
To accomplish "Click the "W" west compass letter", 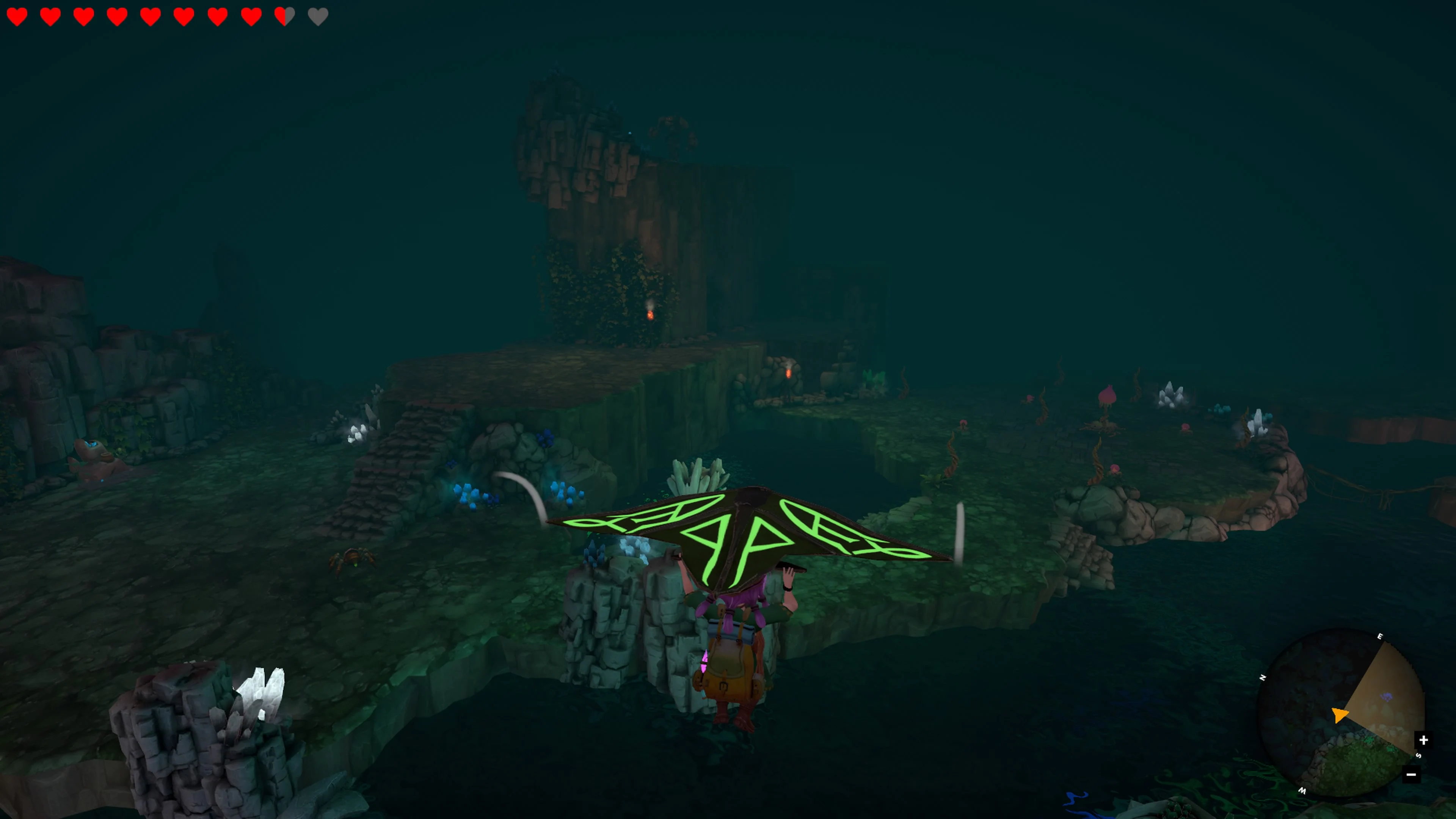I will tap(1303, 791).
